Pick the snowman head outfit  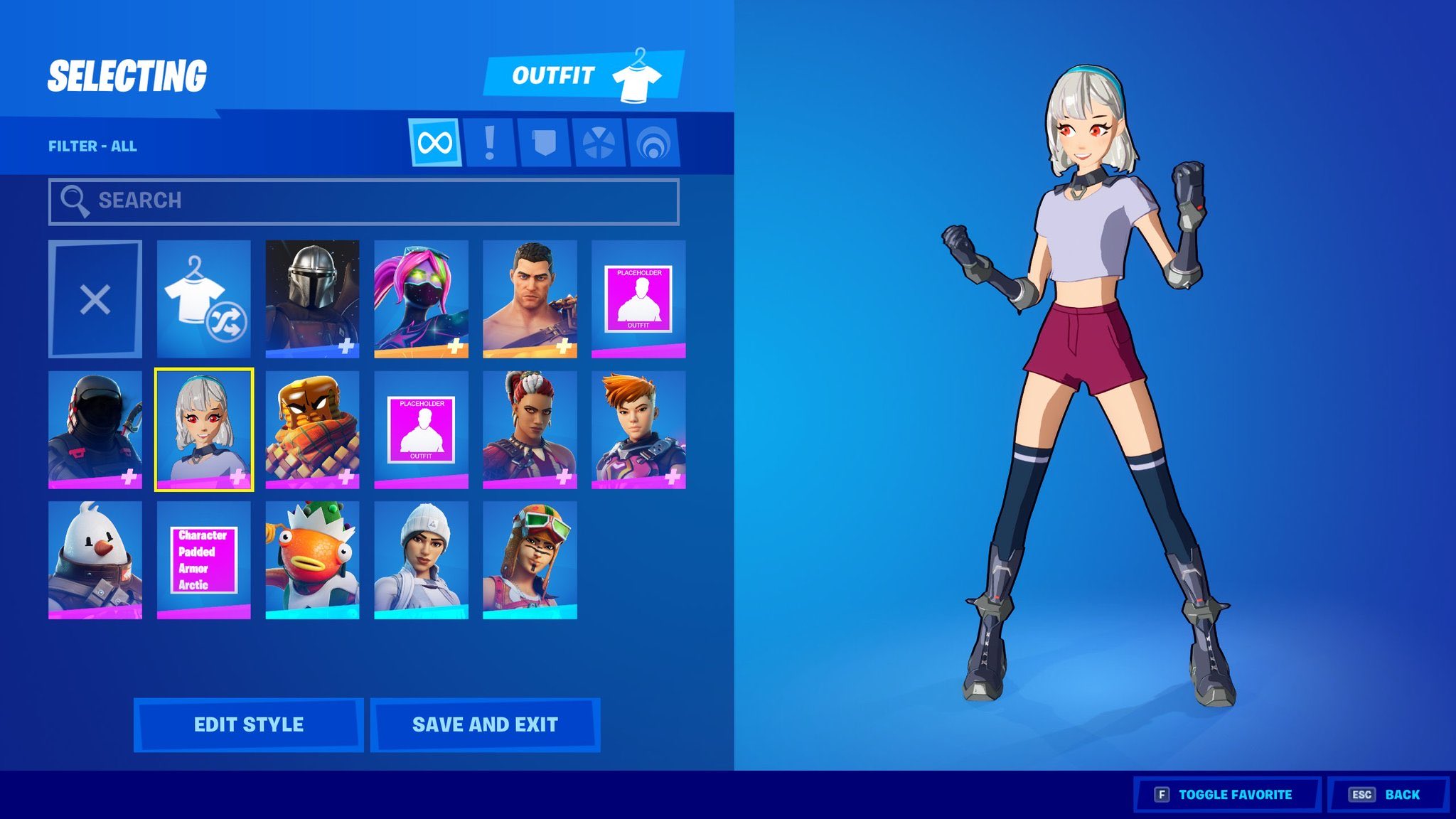95,560
